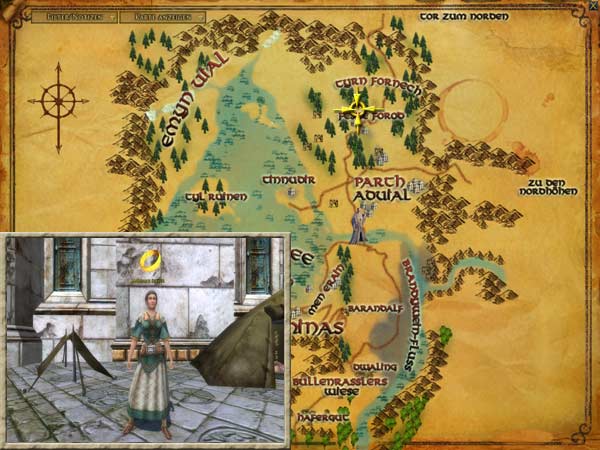
Task: Select the wizard figure map marker
Action: point(358,228)
